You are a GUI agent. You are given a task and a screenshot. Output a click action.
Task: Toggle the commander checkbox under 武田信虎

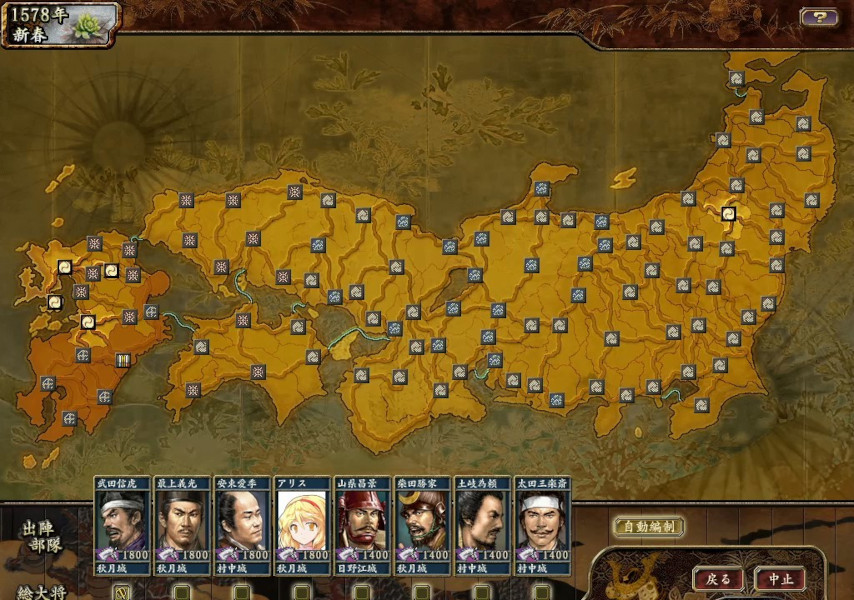(x=122, y=592)
